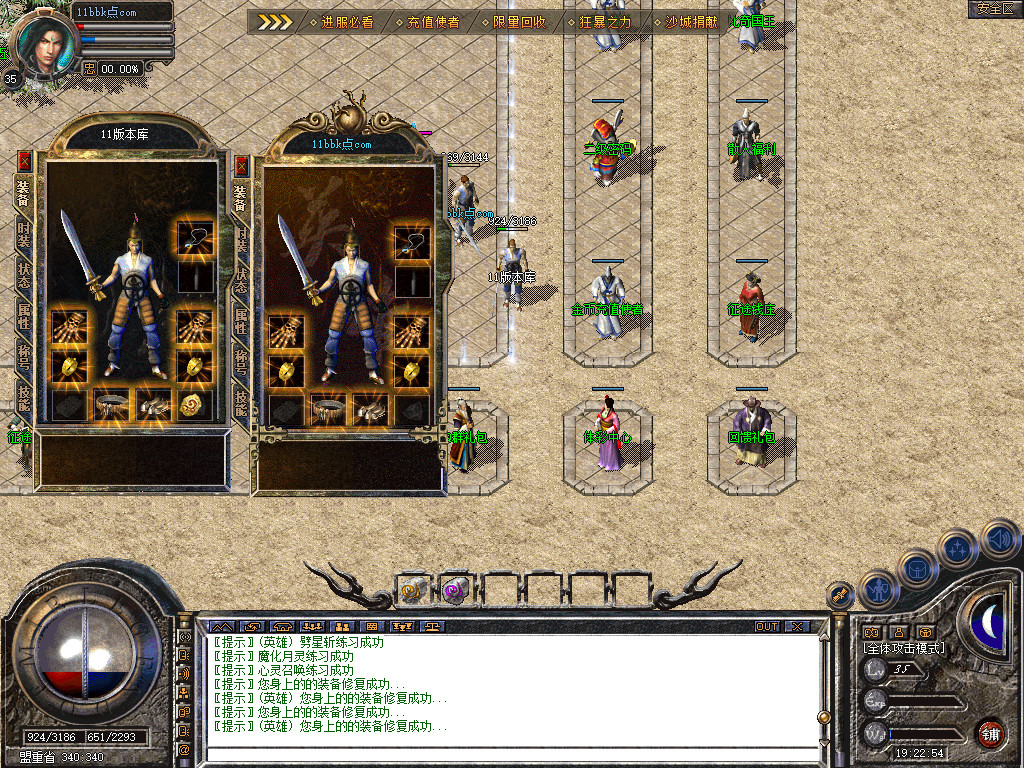Click the OUT button above the chat log
Screen dimensions: 1024x768
pyautogui.click(x=766, y=627)
